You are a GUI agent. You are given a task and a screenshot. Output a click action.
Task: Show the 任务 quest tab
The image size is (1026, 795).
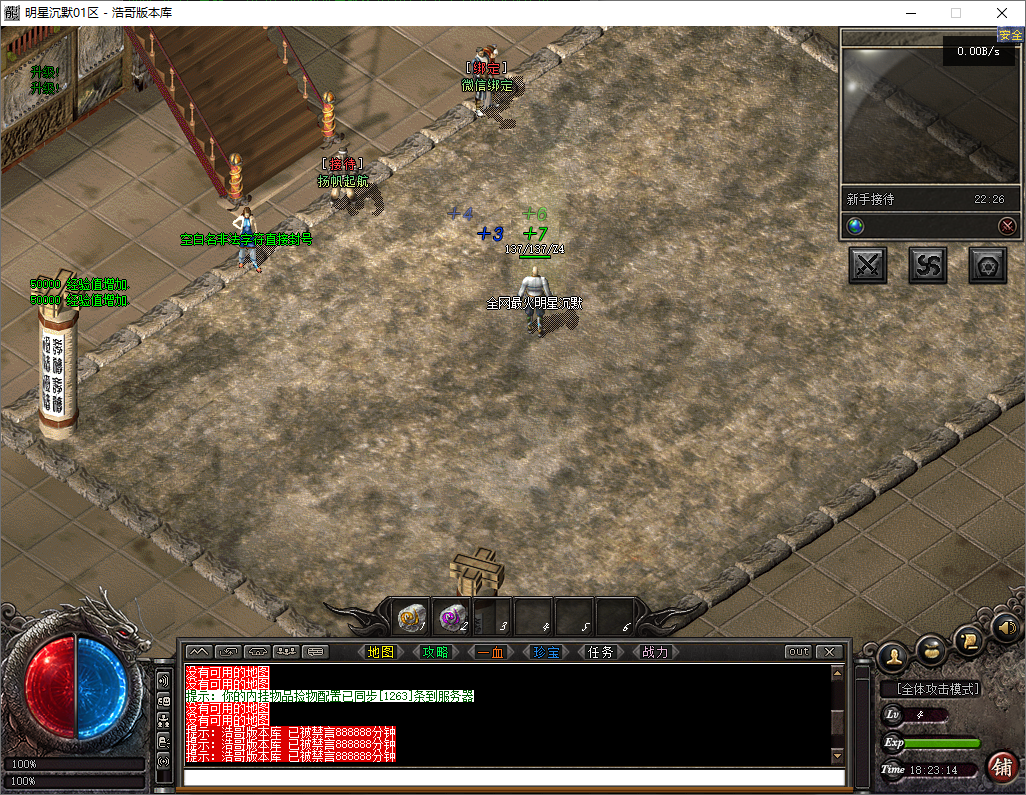(x=600, y=652)
